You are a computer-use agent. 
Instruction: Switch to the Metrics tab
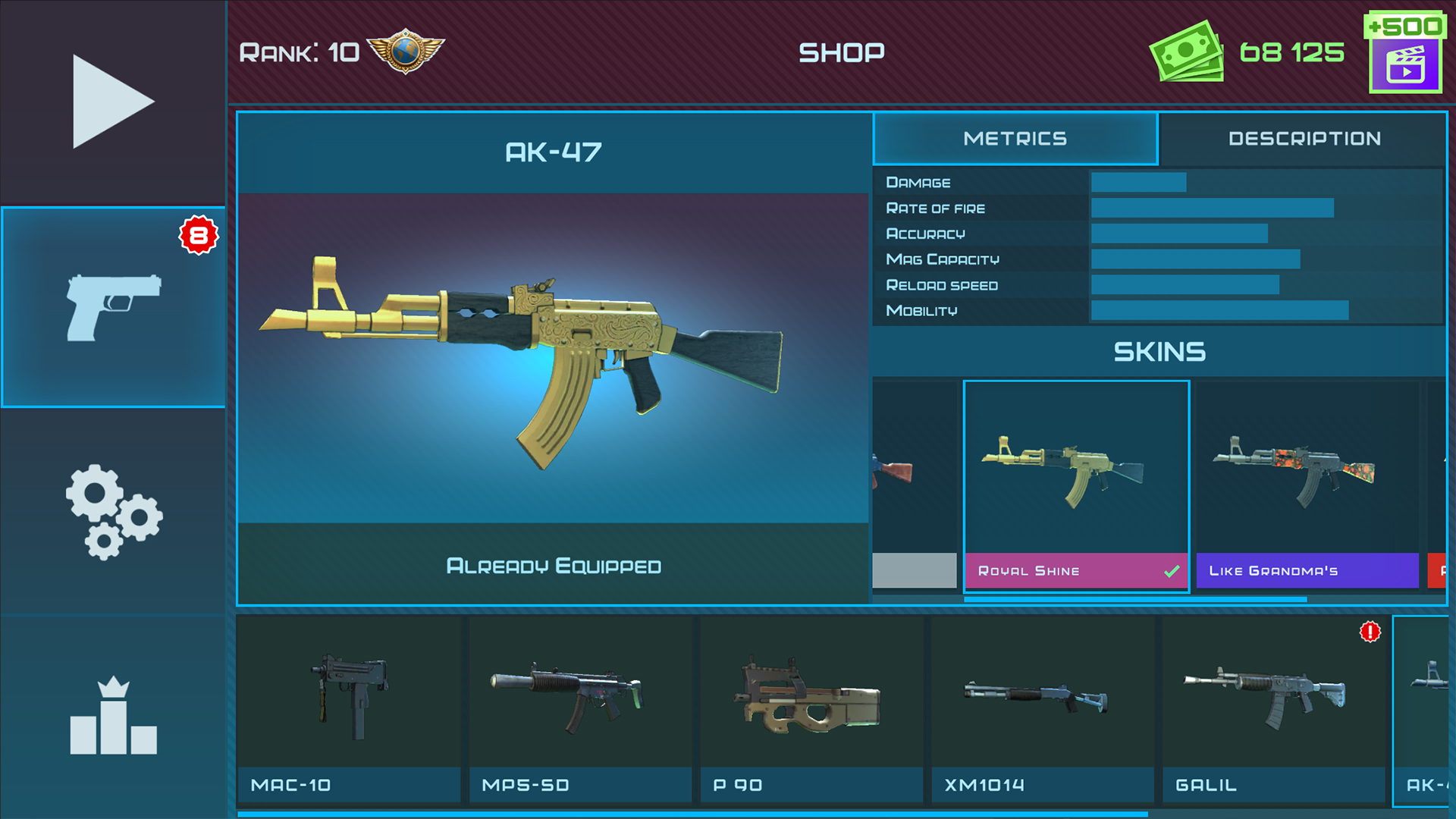coord(1015,139)
